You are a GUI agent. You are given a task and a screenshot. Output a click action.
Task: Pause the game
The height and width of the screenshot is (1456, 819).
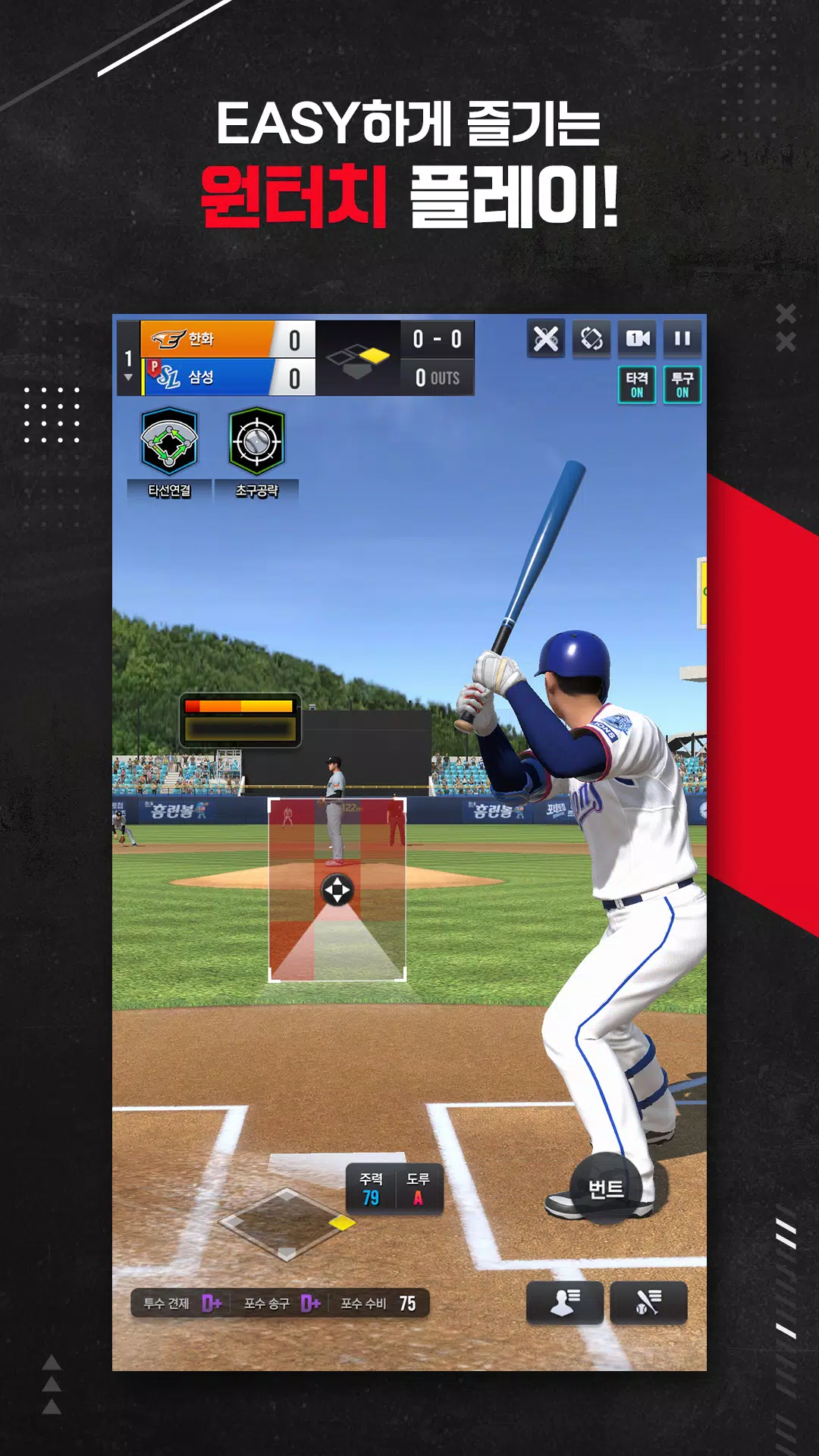click(682, 338)
